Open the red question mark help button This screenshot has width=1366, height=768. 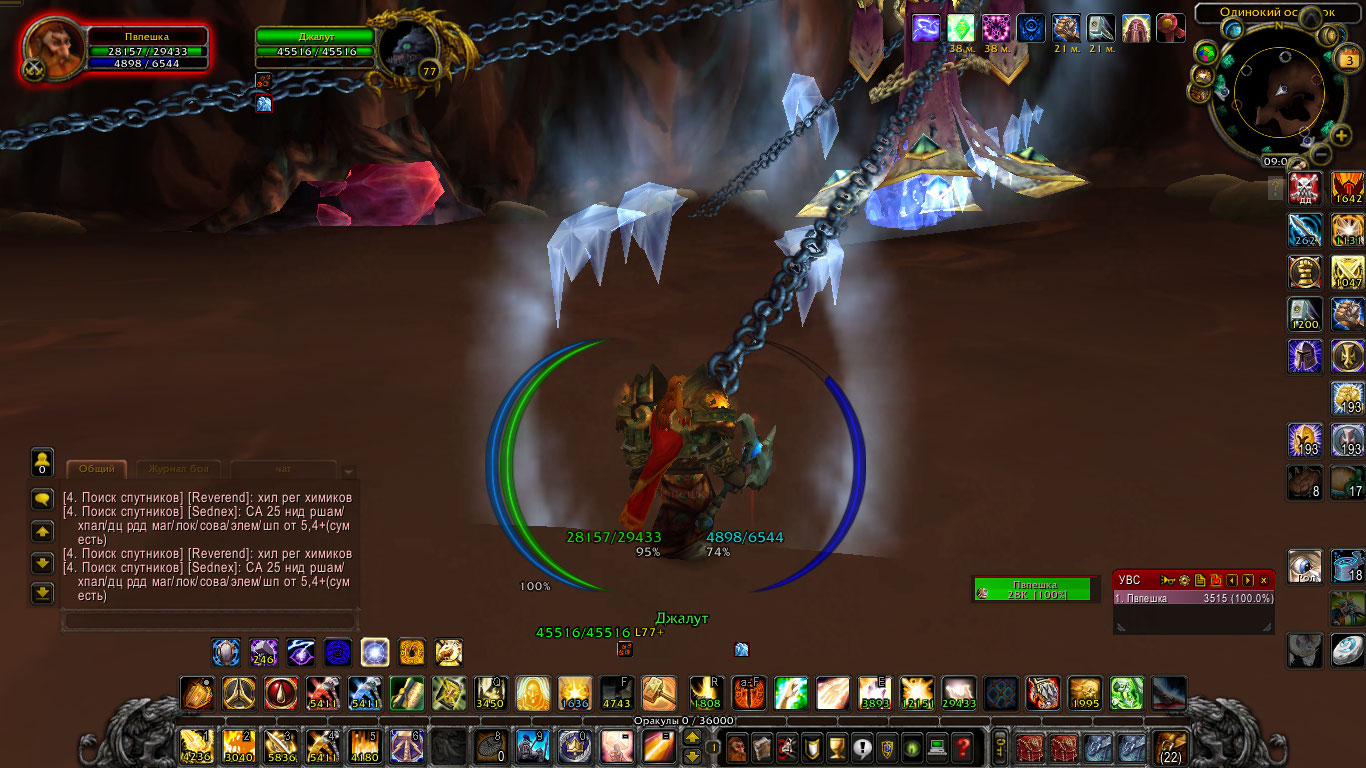[x=962, y=746]
